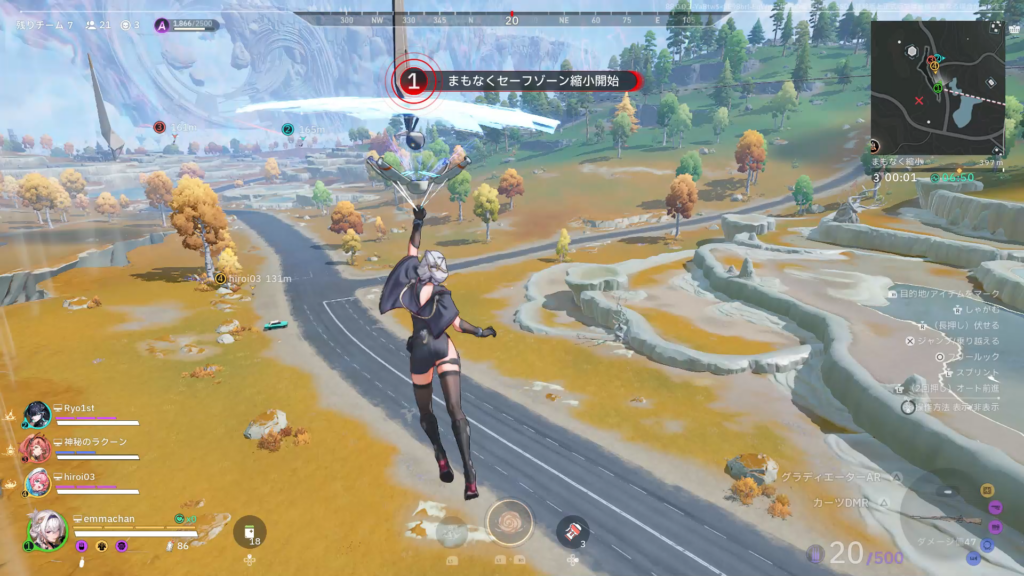Select teammate hiroi03's portrait
1024x576 pixels.
tap(37, 481)
